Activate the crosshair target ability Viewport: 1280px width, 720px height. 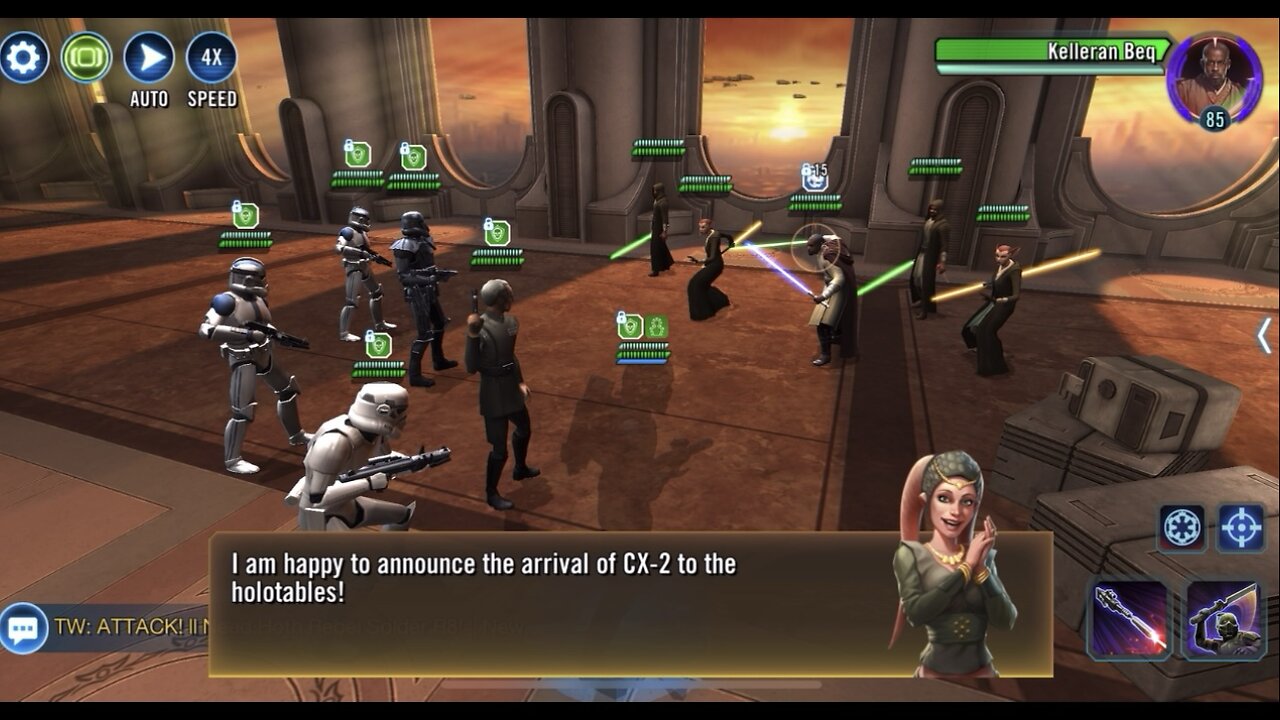click(x=1241, y=527)
